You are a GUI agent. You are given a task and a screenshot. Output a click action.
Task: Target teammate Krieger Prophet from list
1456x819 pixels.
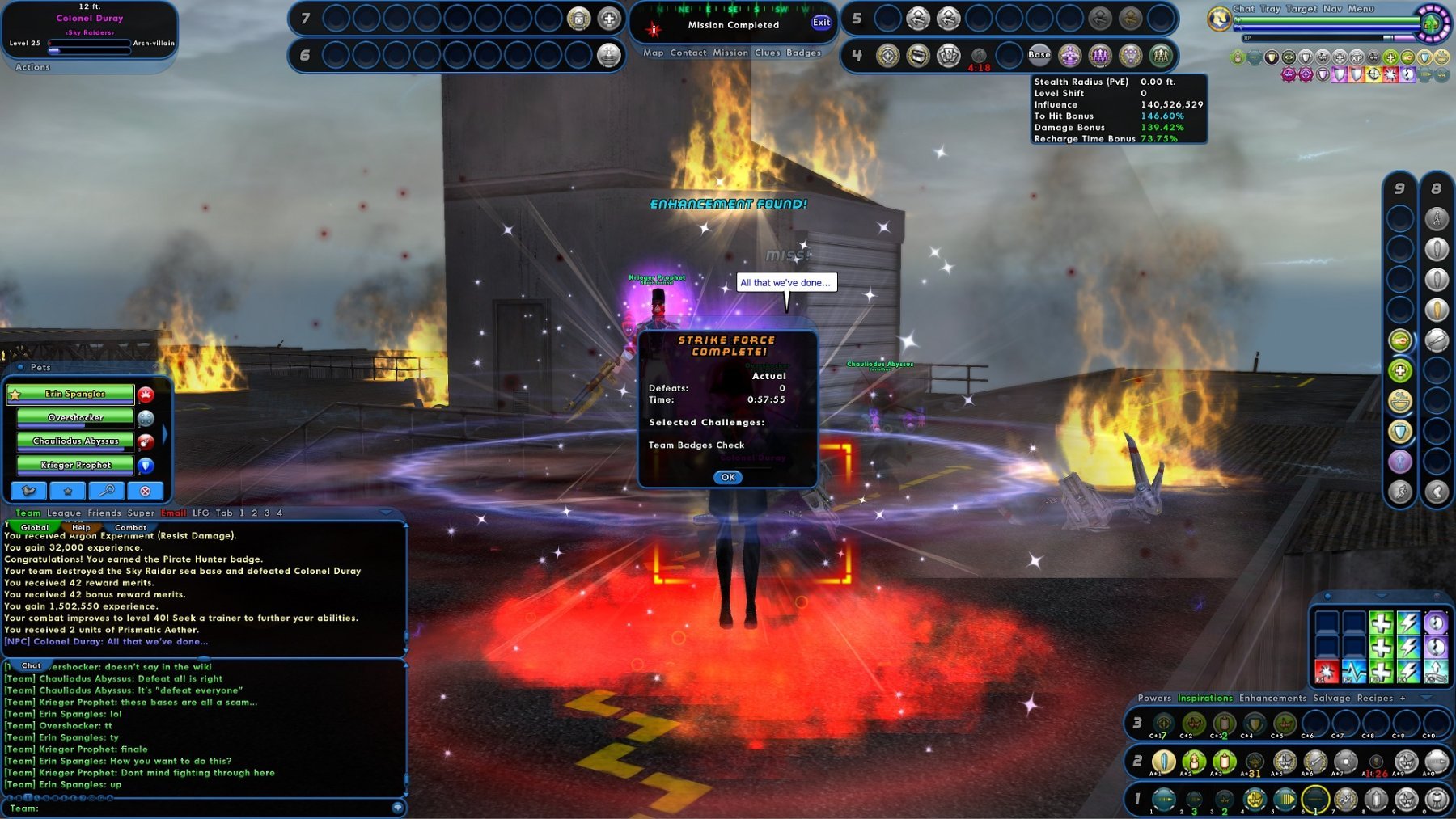coord(75,465)
